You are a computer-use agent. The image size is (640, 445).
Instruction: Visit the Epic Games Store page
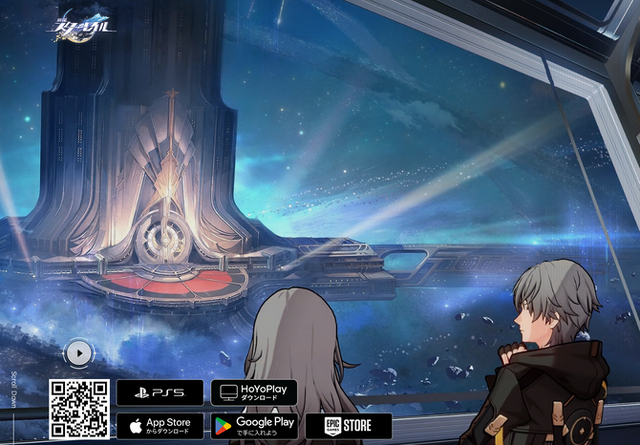coord(348,426)
